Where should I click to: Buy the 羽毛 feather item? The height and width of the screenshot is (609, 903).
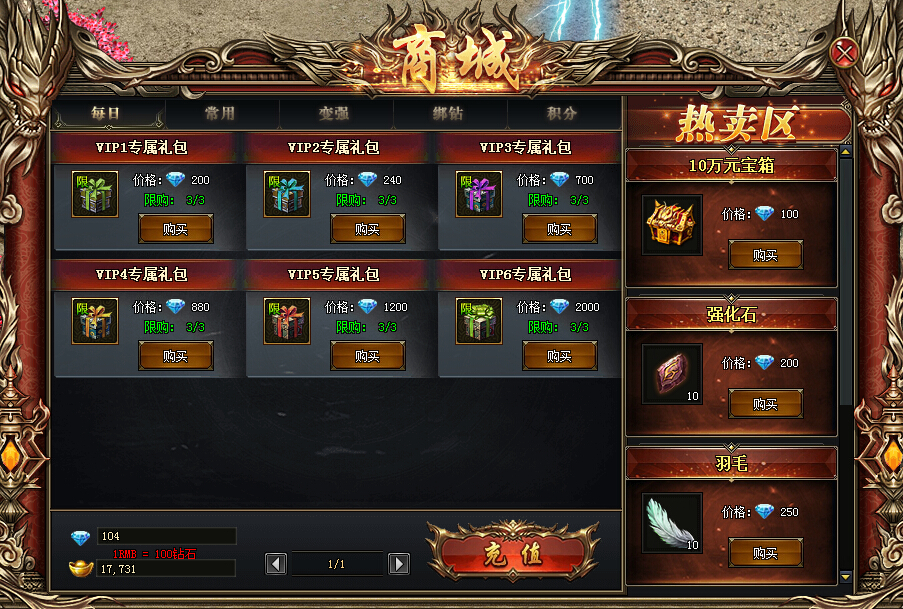click(765, 553)
